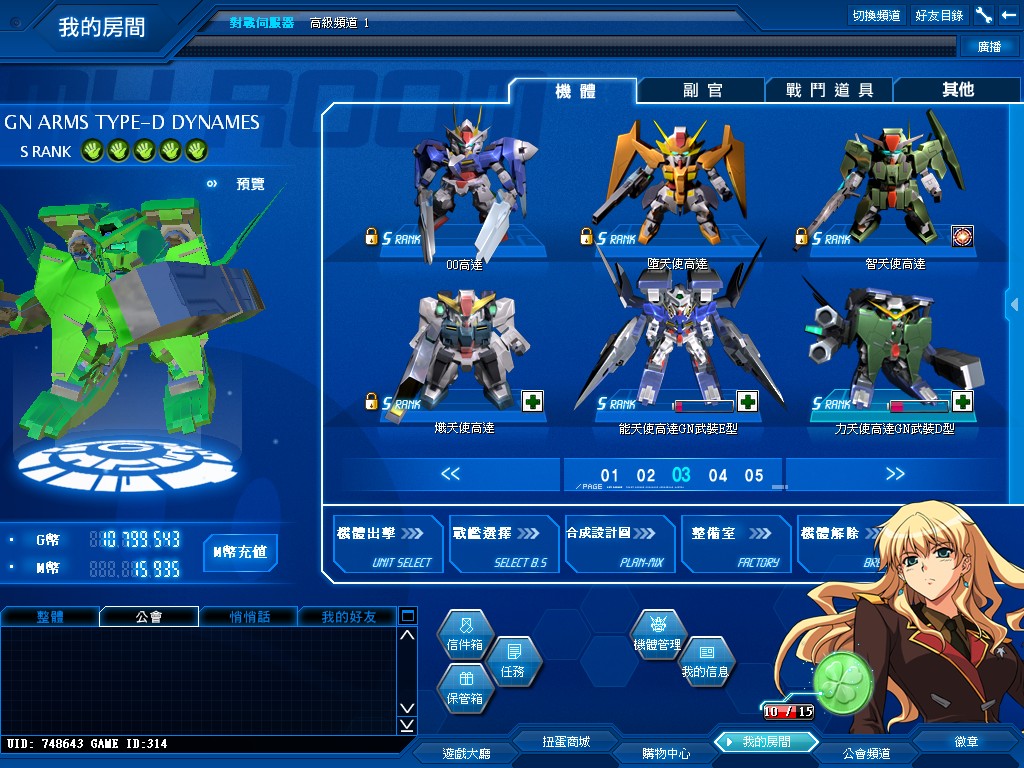View the 任務 missions
1024x768 pixels.
(512, 664)
